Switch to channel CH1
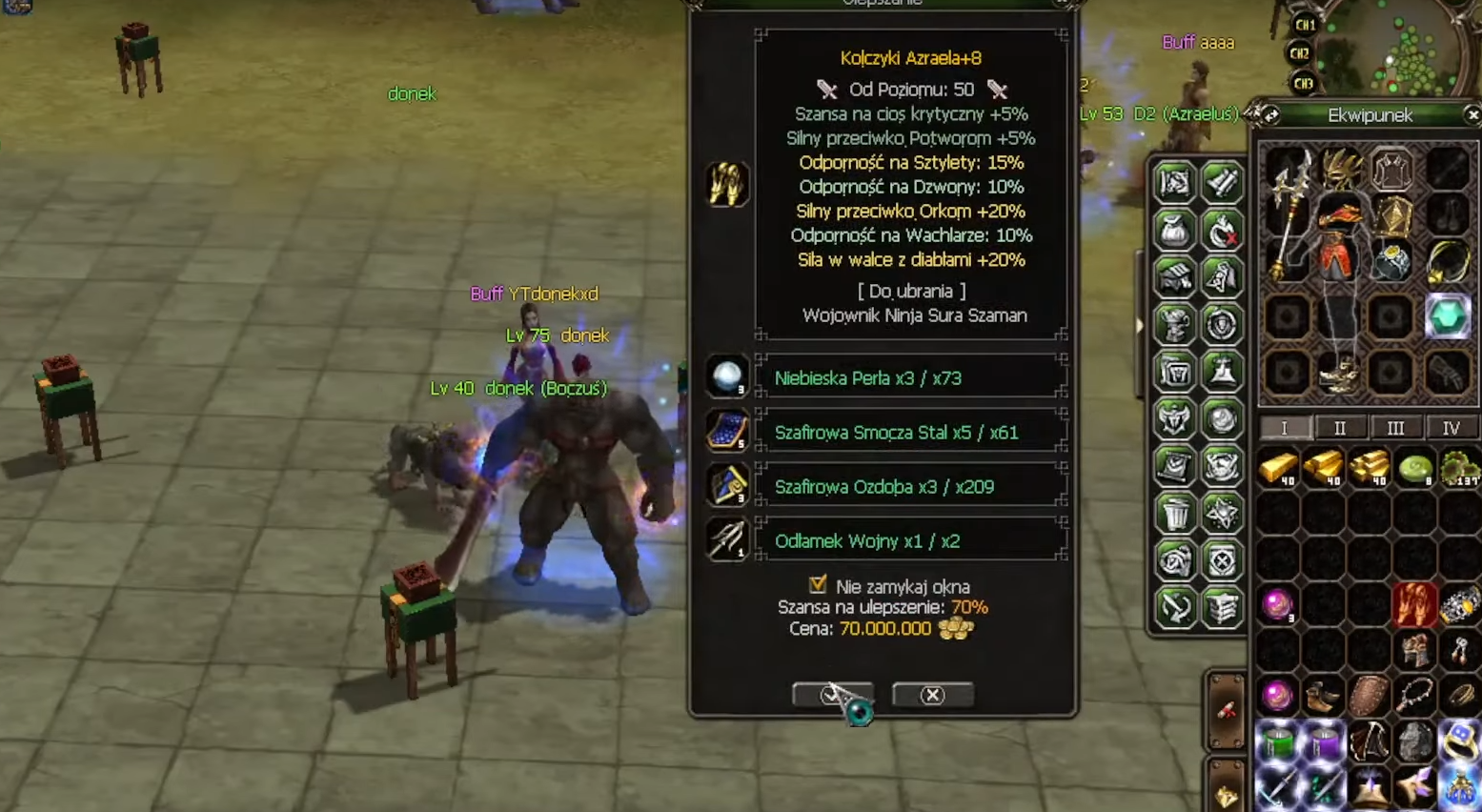Screen dimensions: 1482x812 coord(1305,25)
